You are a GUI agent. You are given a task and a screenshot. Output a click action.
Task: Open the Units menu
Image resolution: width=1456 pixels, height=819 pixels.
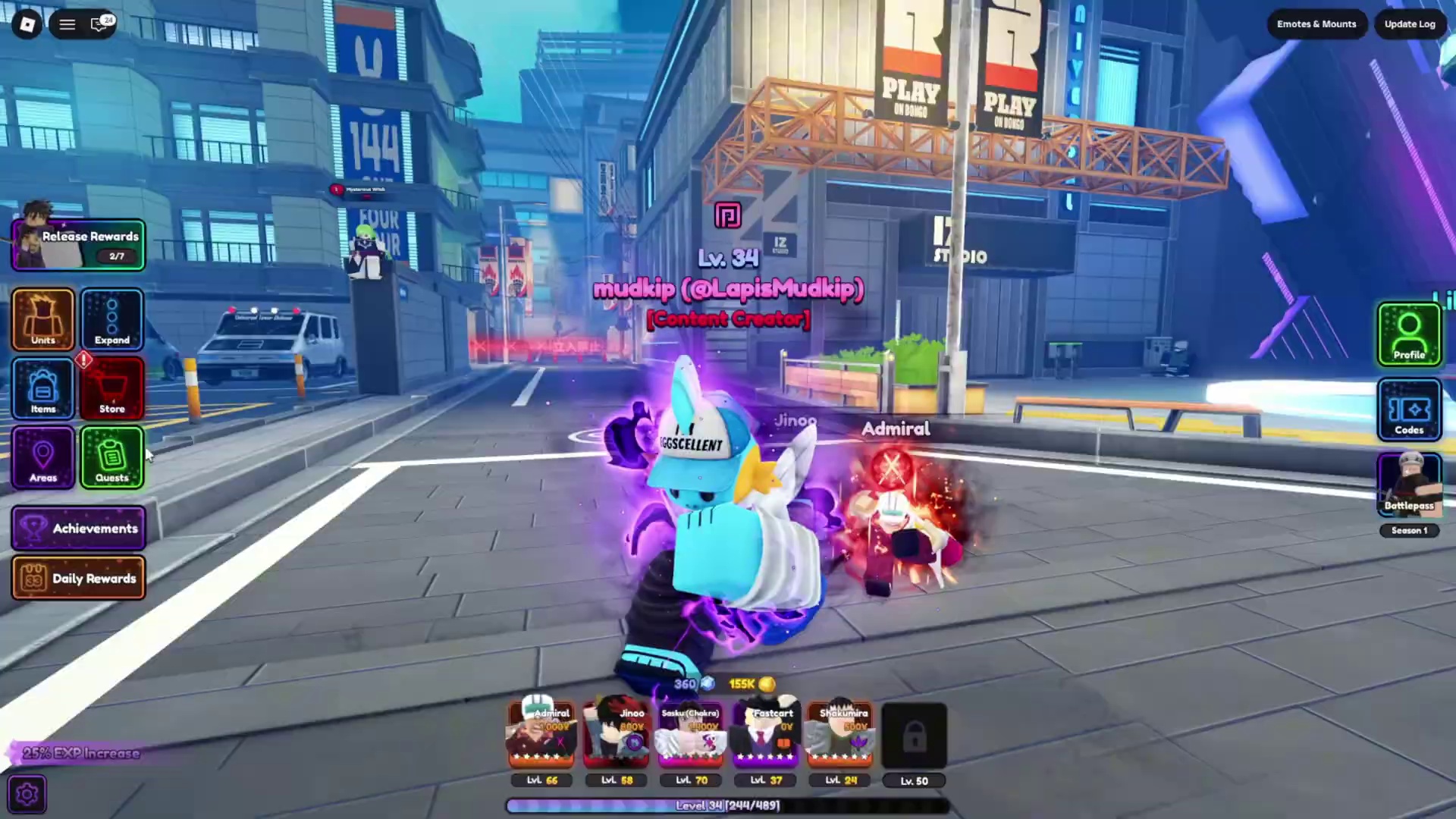(x=43, y=319)
